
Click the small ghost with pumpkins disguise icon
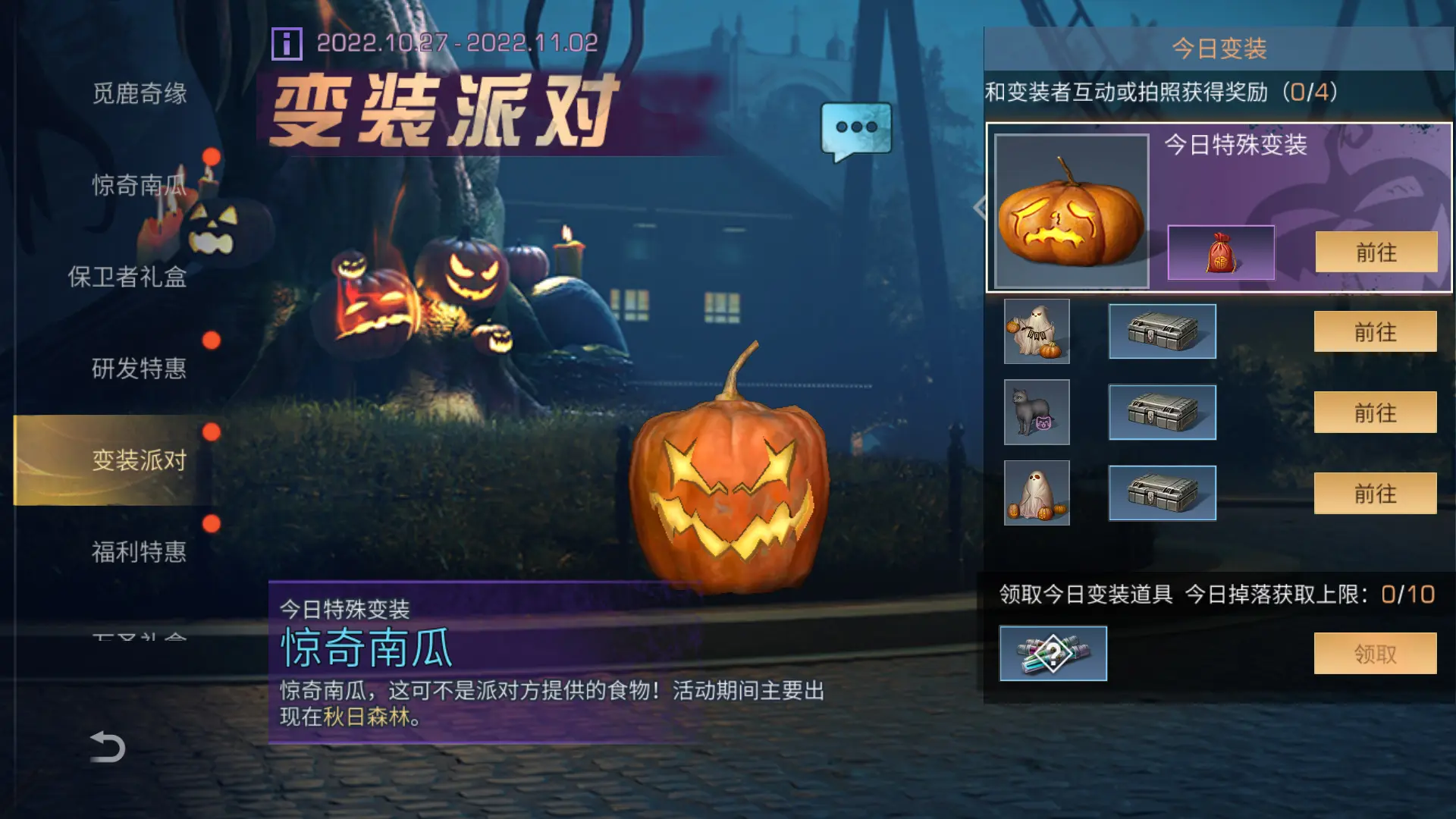(x=1036, y=493)
